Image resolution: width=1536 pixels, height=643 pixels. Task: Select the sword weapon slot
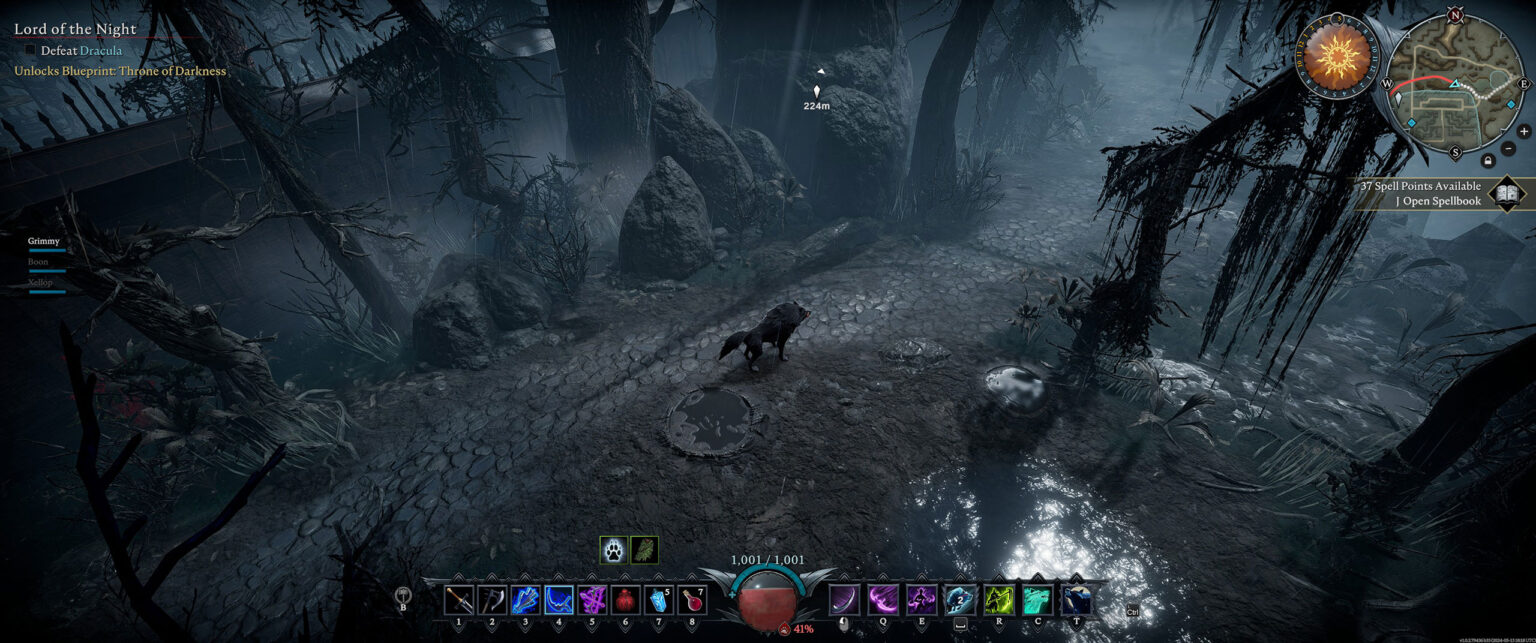click(459, 600)
